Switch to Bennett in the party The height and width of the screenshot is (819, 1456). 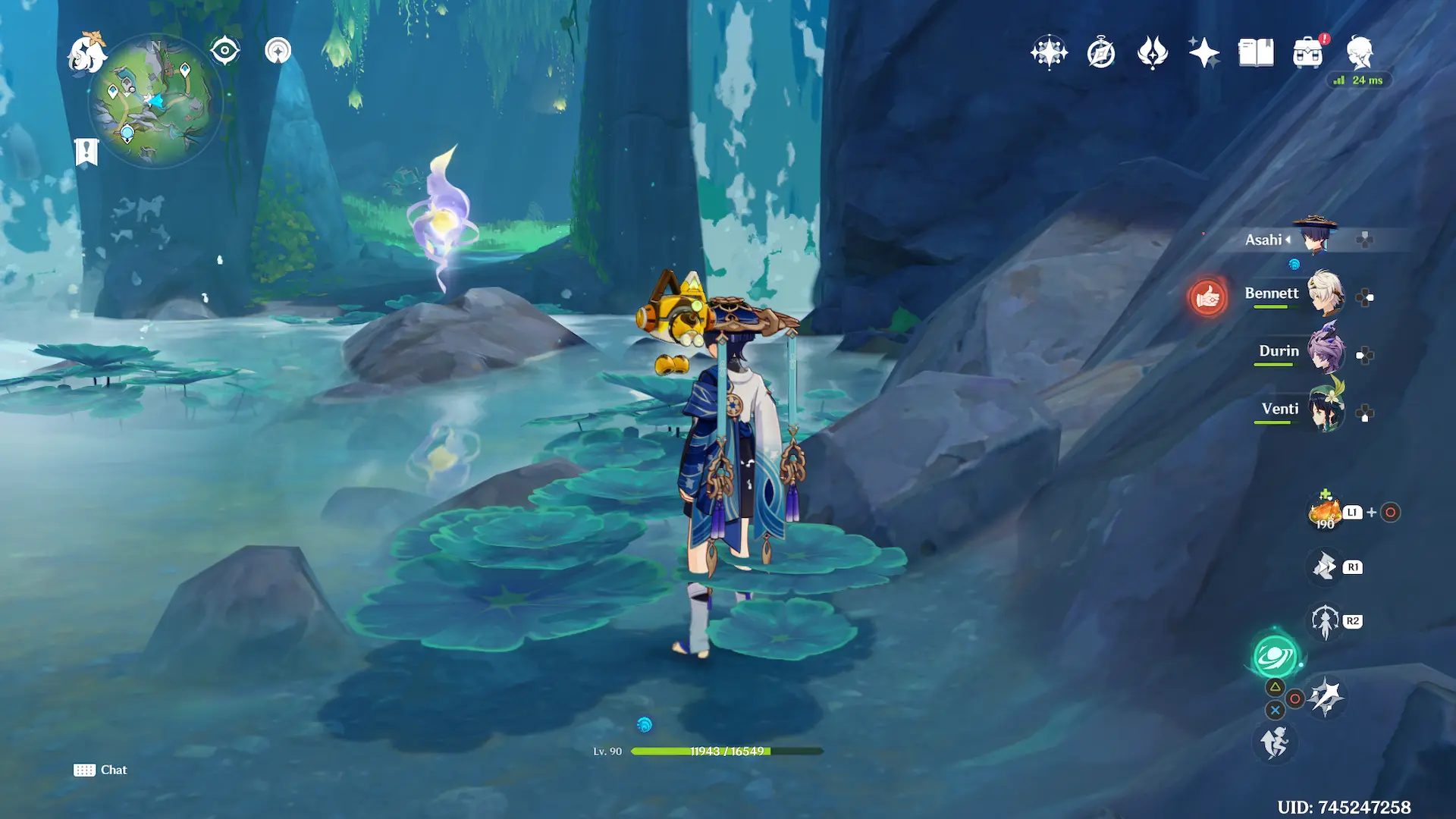[1324, 293]
